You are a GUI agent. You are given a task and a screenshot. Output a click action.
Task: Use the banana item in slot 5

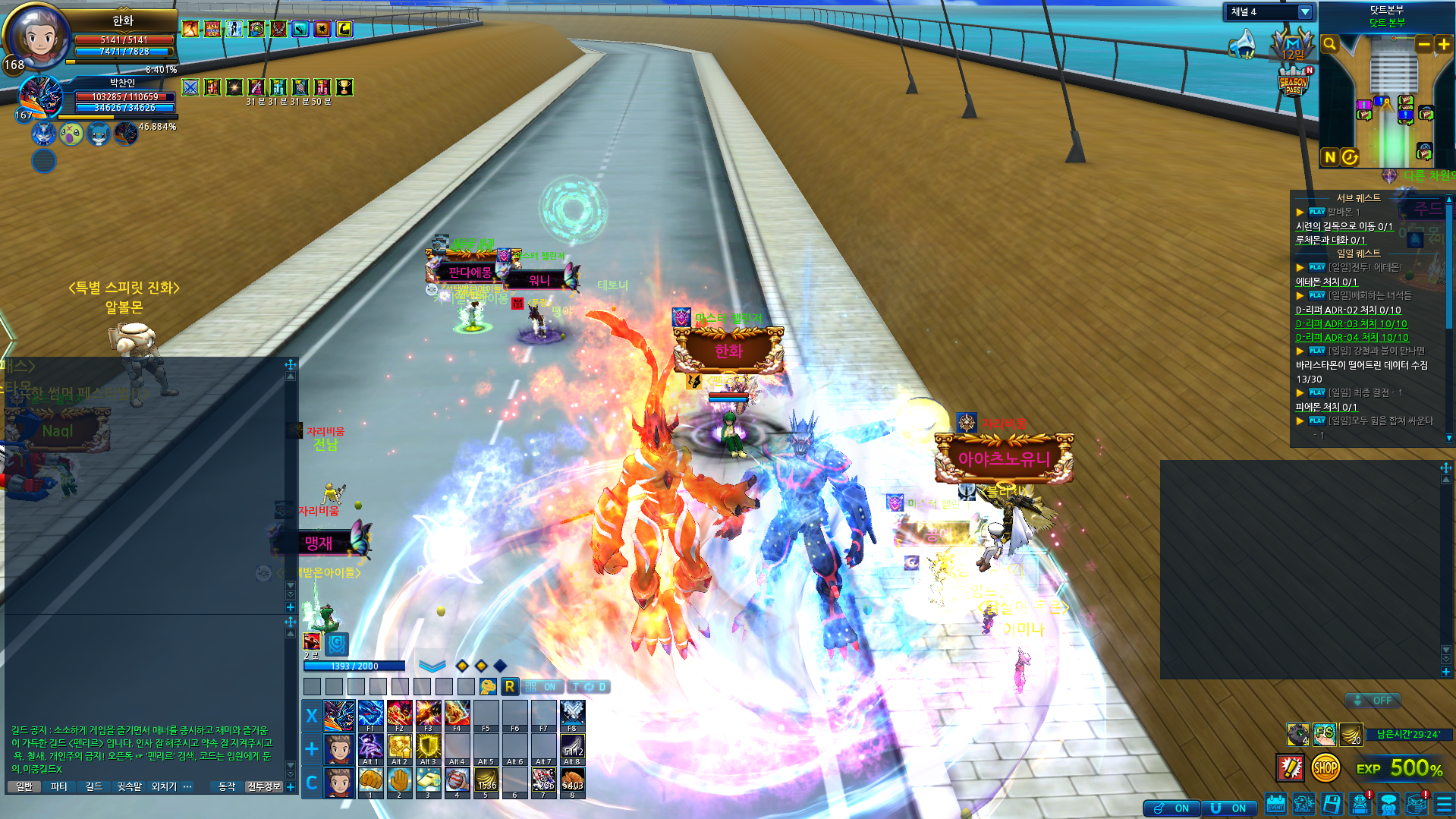pyautogui.click(x=486, y=781)
